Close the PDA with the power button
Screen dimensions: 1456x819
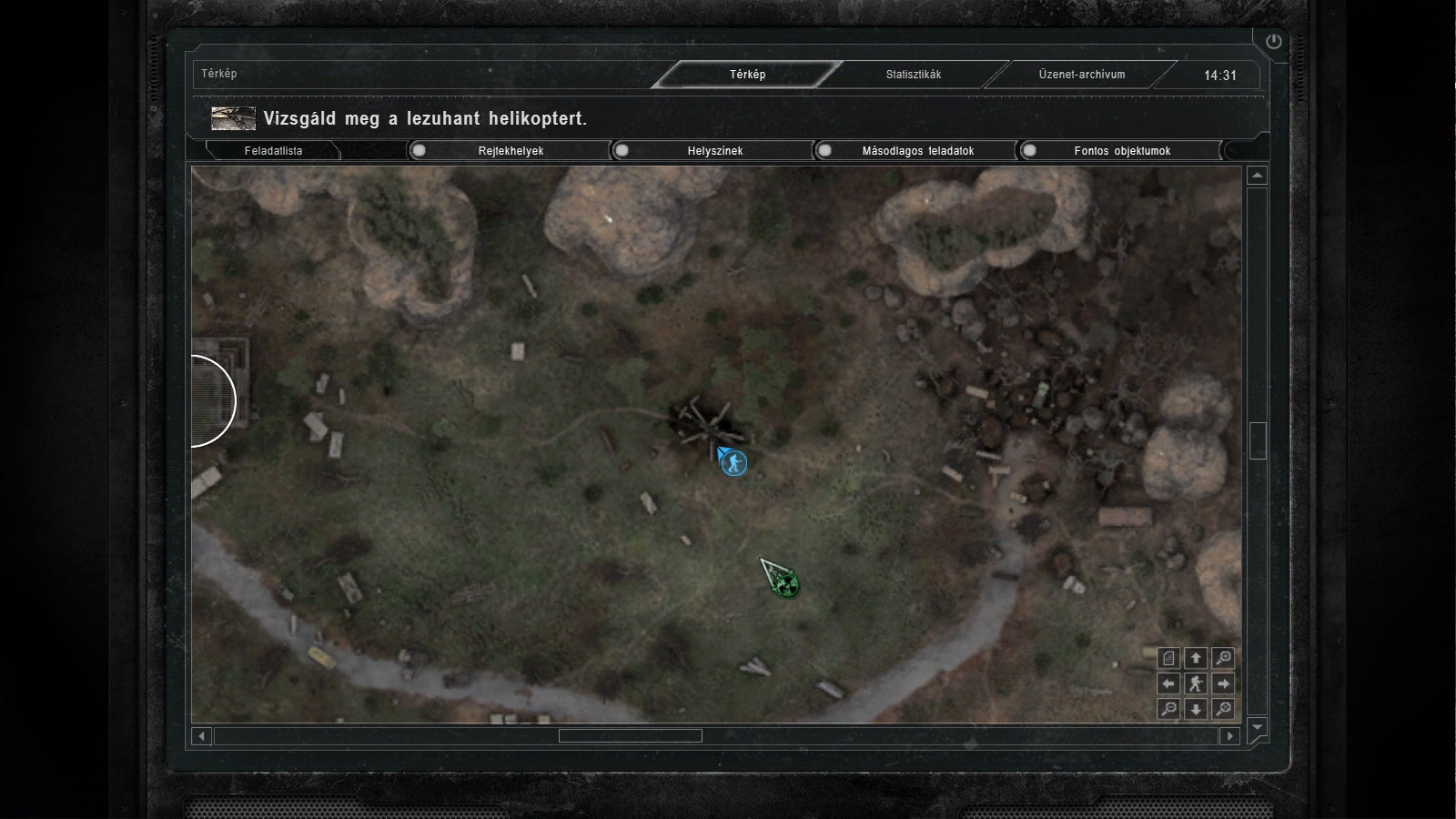(1273, 42)
